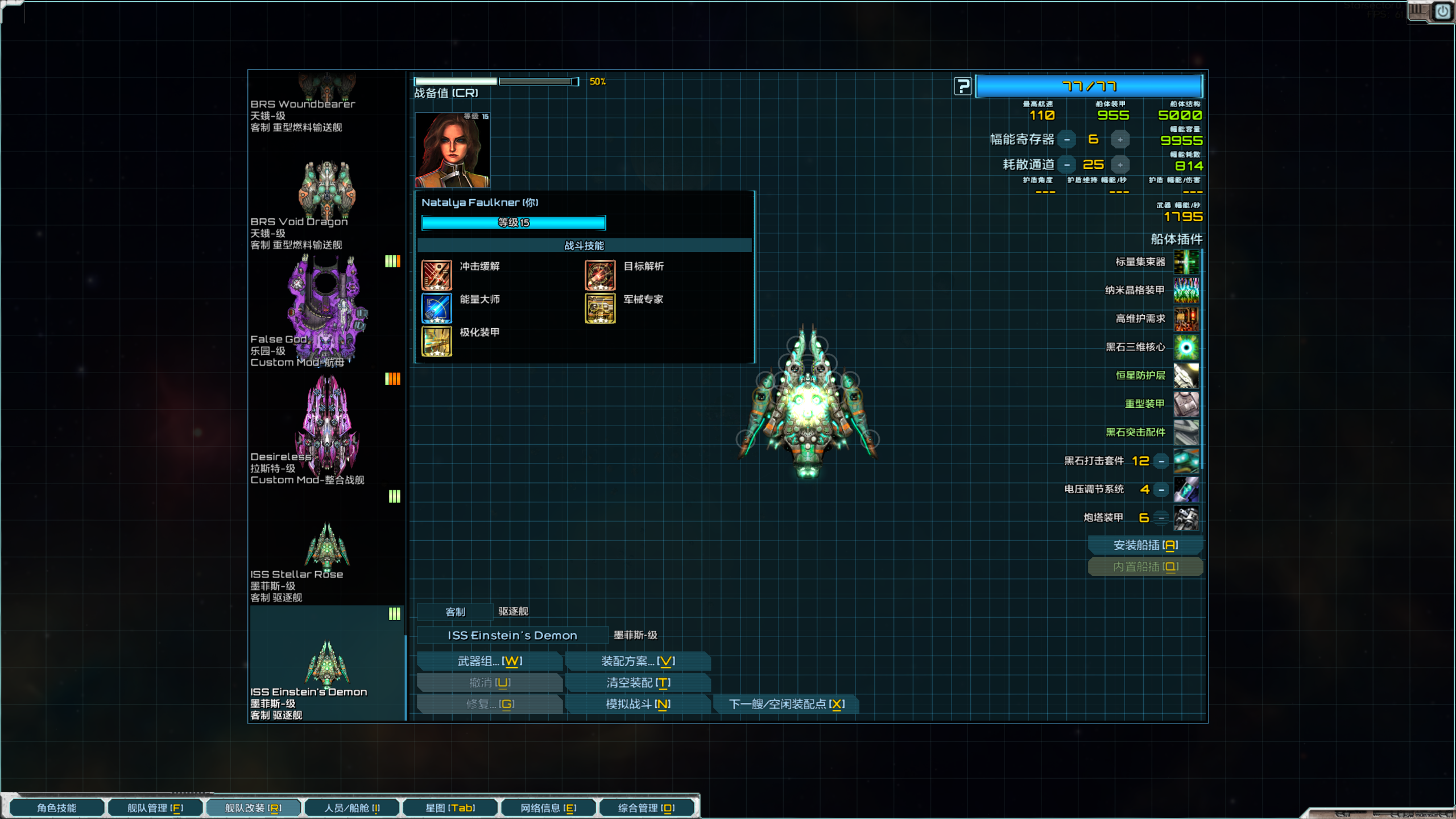Toggle the 重型装甲 hull mod

[1186, 404]
